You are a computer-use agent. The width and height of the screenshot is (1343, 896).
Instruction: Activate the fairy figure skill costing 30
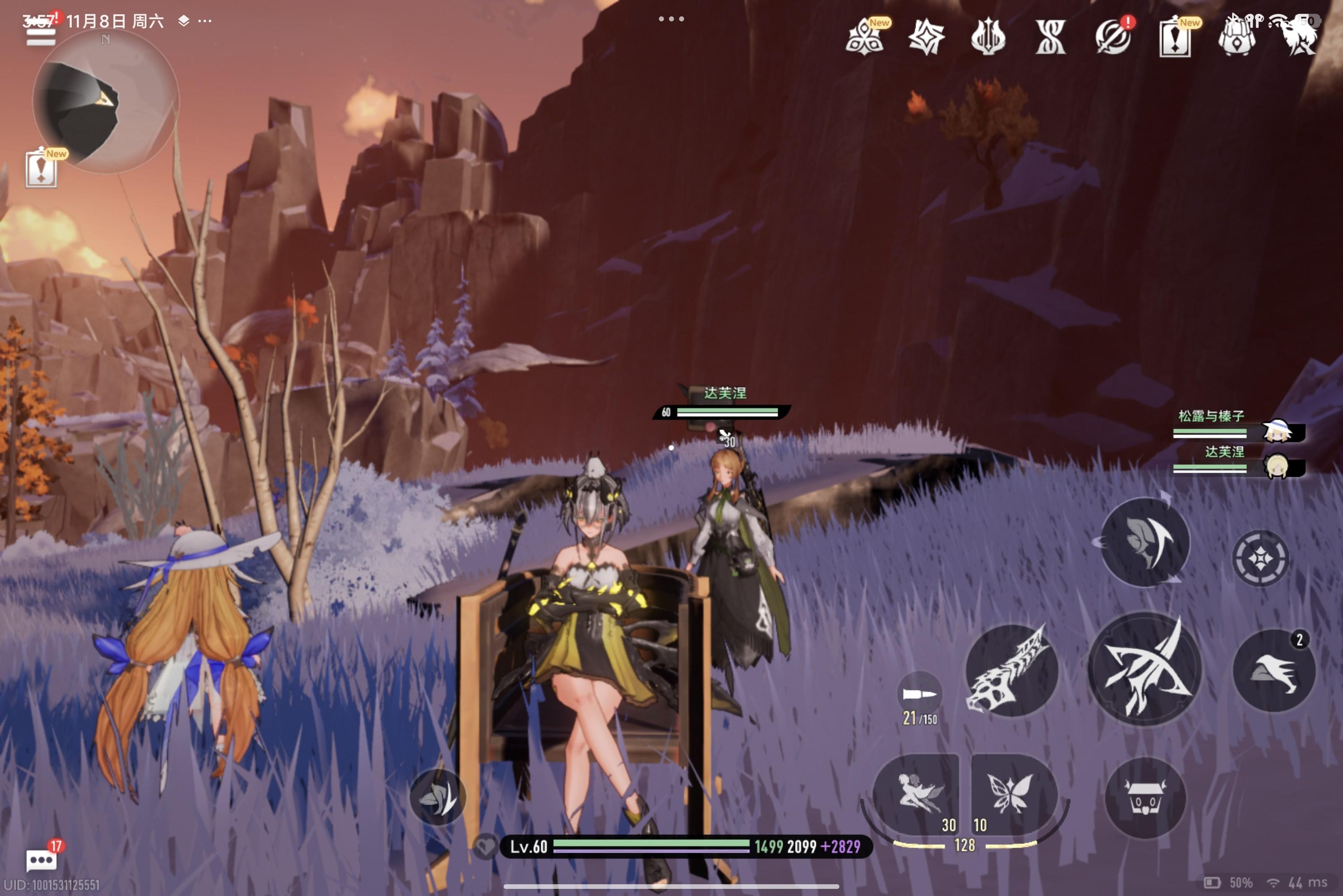pyautogui.click(x=916, y=795)
